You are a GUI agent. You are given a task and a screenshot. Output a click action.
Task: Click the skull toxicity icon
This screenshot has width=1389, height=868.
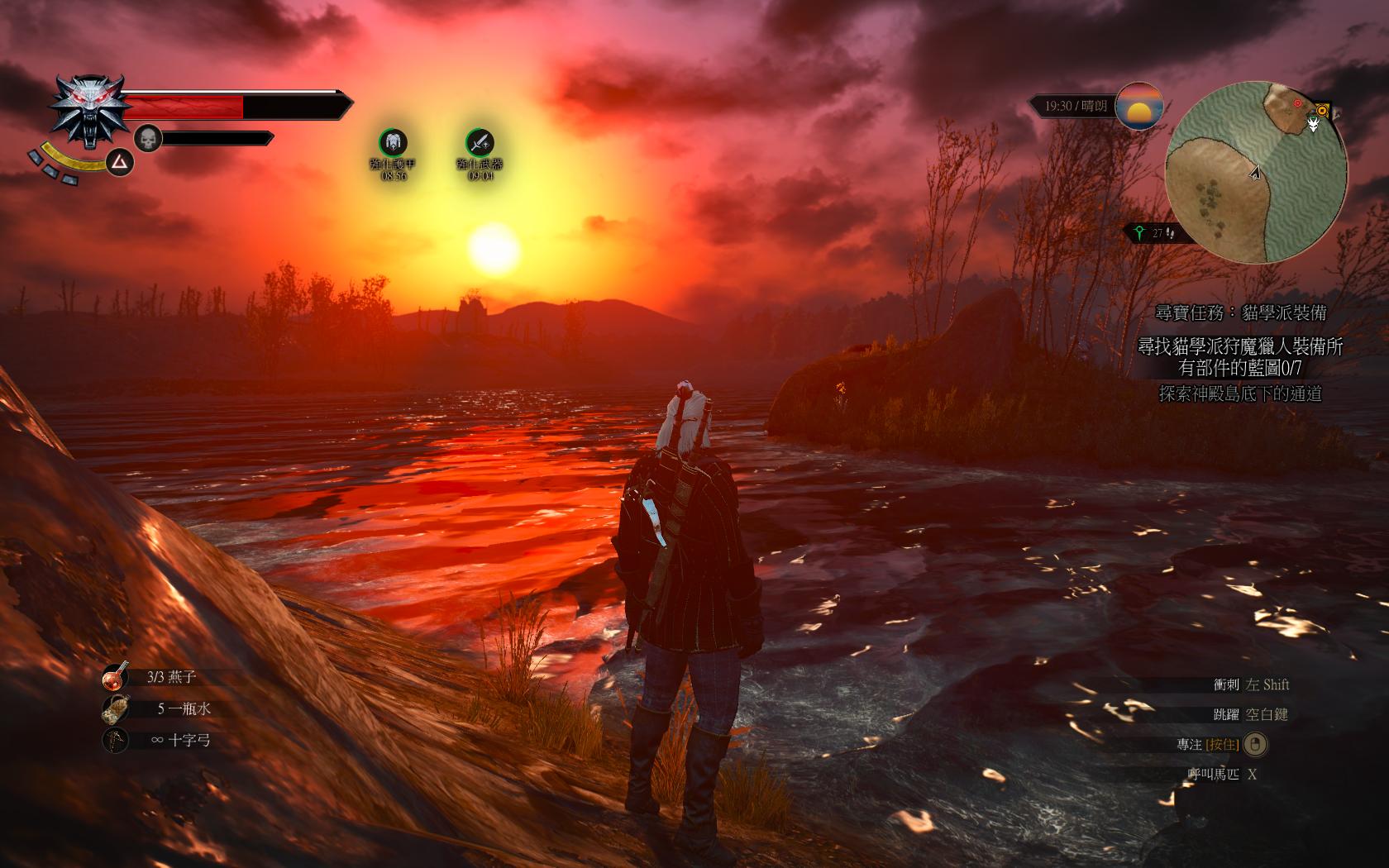click(x=147, y=139)
